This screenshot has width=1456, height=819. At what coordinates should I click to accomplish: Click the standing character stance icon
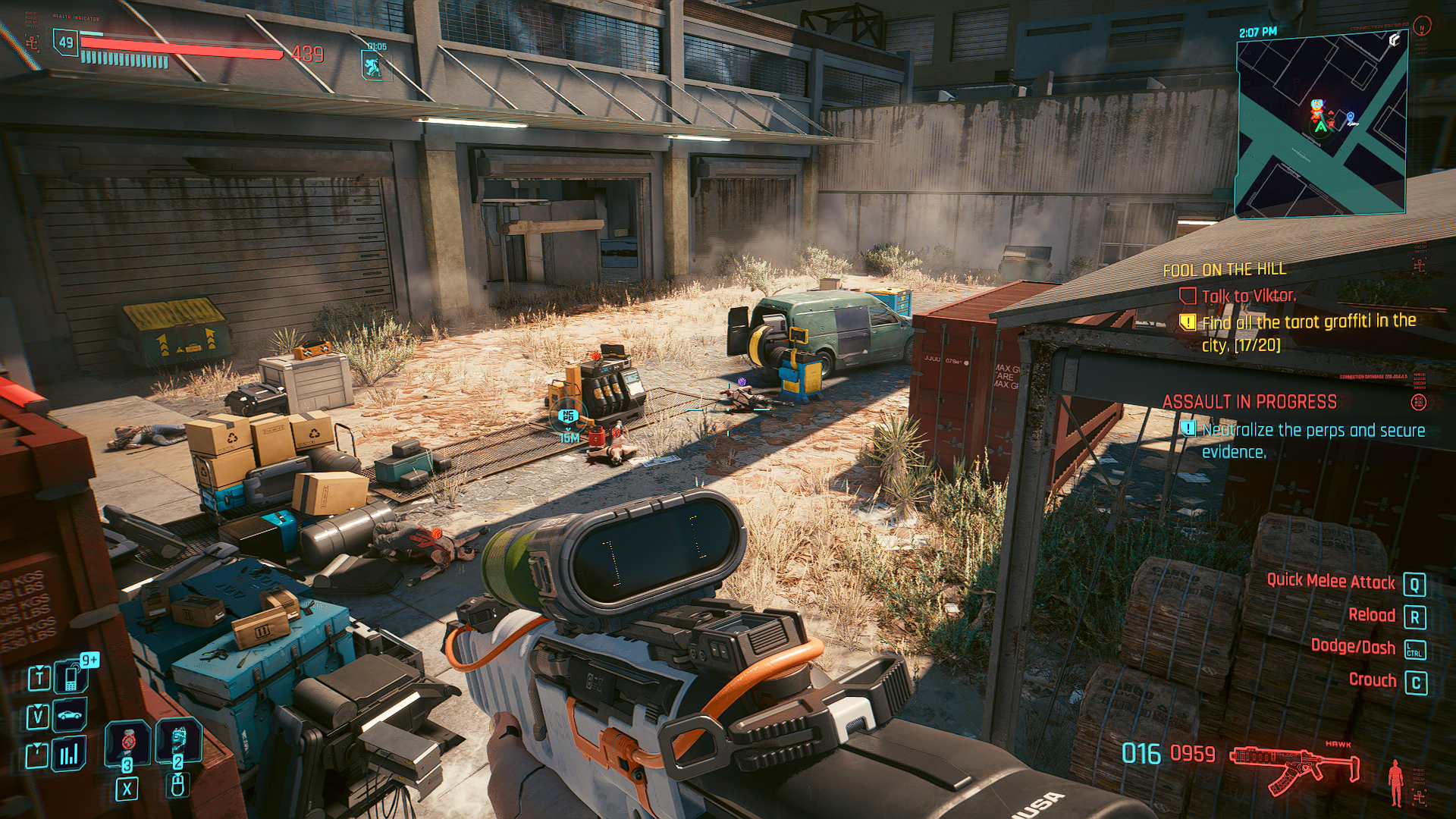point(1394,783)
